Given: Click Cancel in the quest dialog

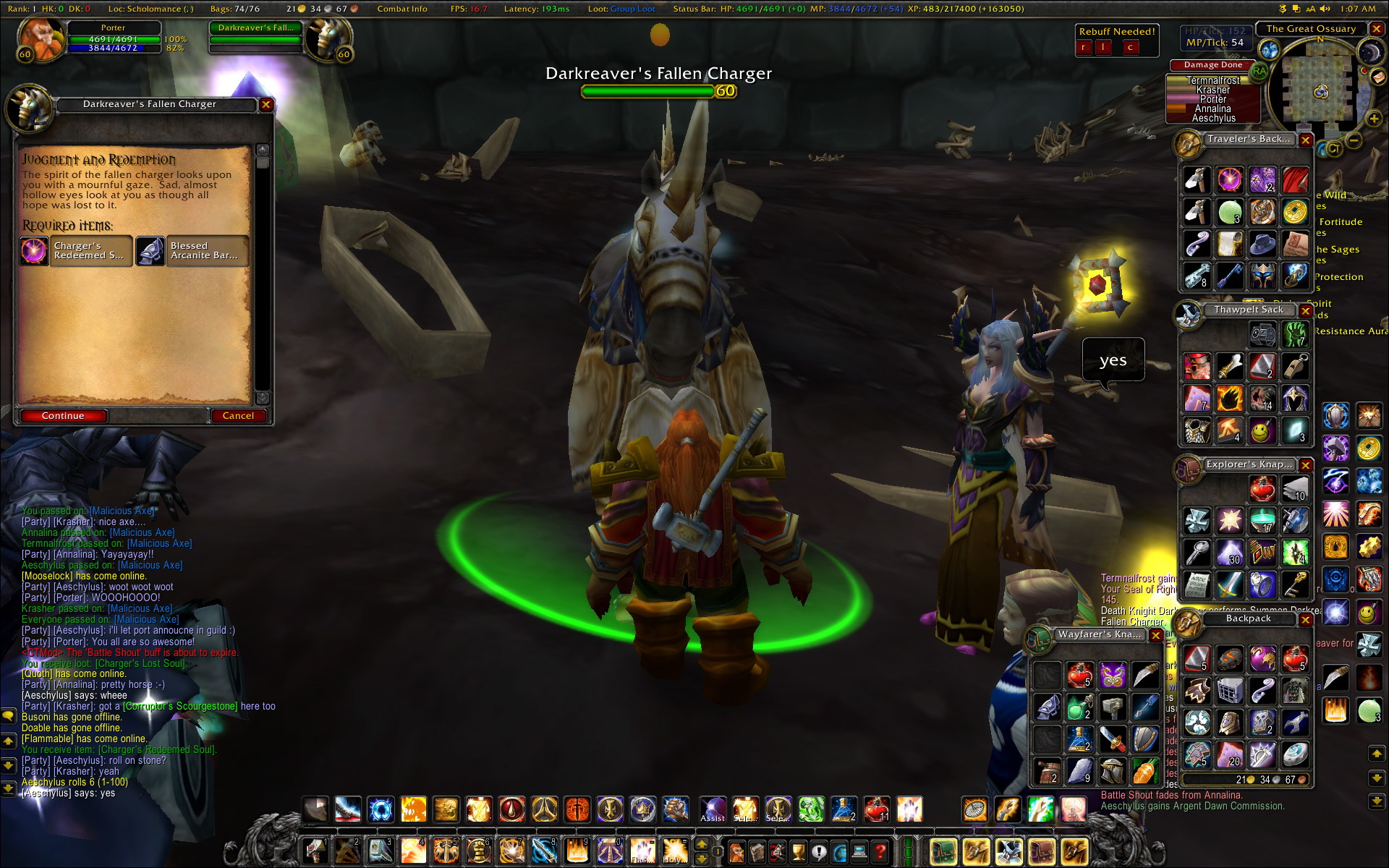Looking at the screenshot, I should [239, 415].
